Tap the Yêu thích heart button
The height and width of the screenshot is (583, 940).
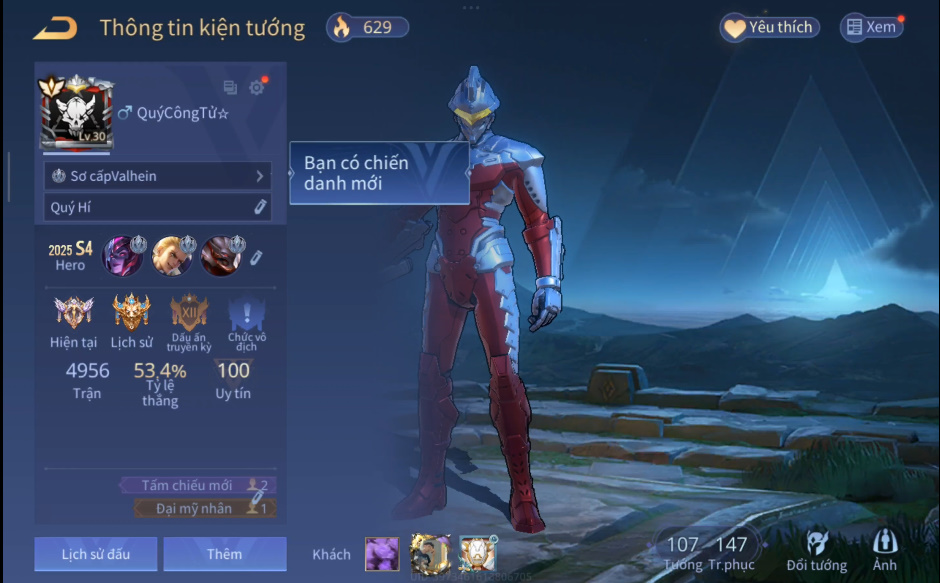769,28
